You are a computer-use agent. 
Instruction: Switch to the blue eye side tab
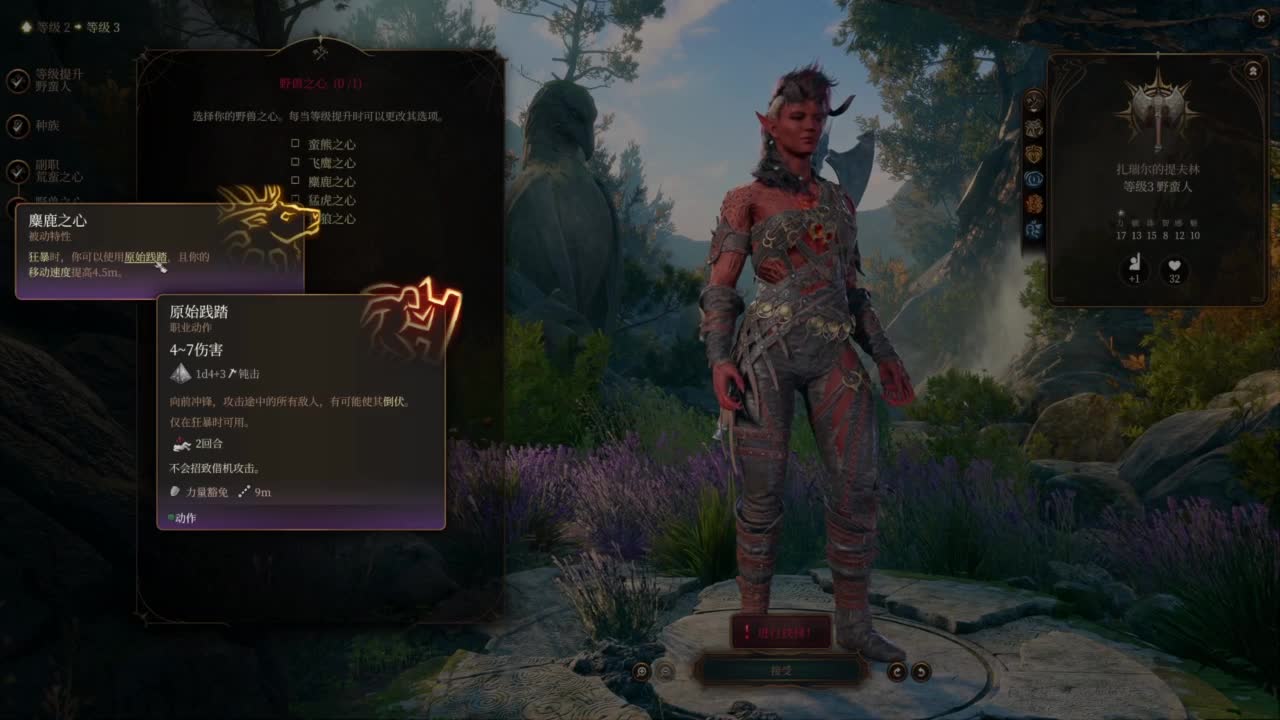(x=1034, y=179)
